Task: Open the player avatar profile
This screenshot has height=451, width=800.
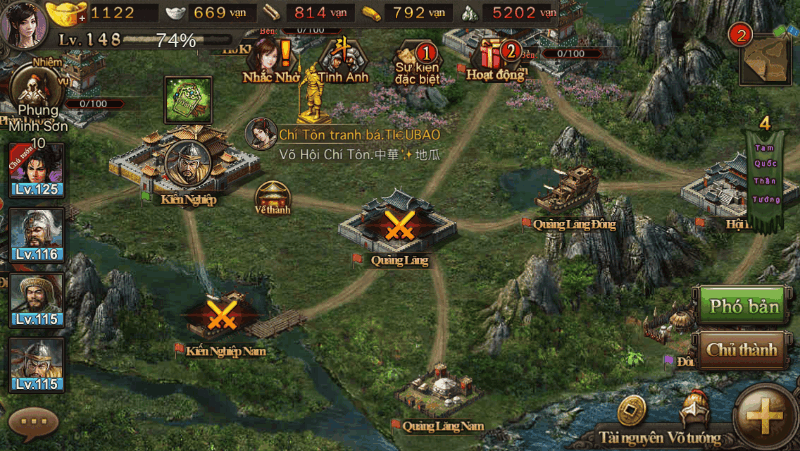Action: coord(23,23)
